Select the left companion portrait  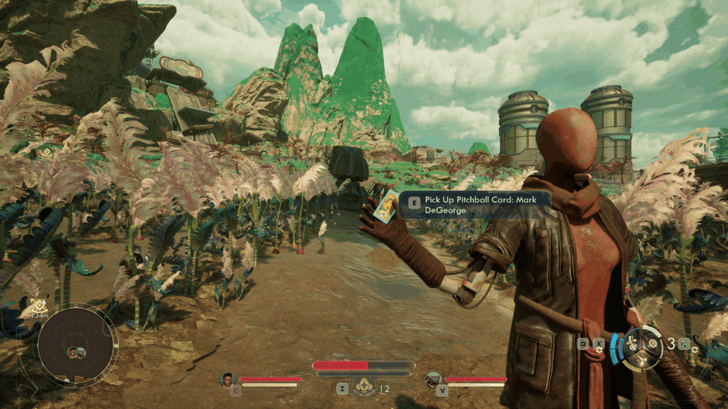point(228,379)
